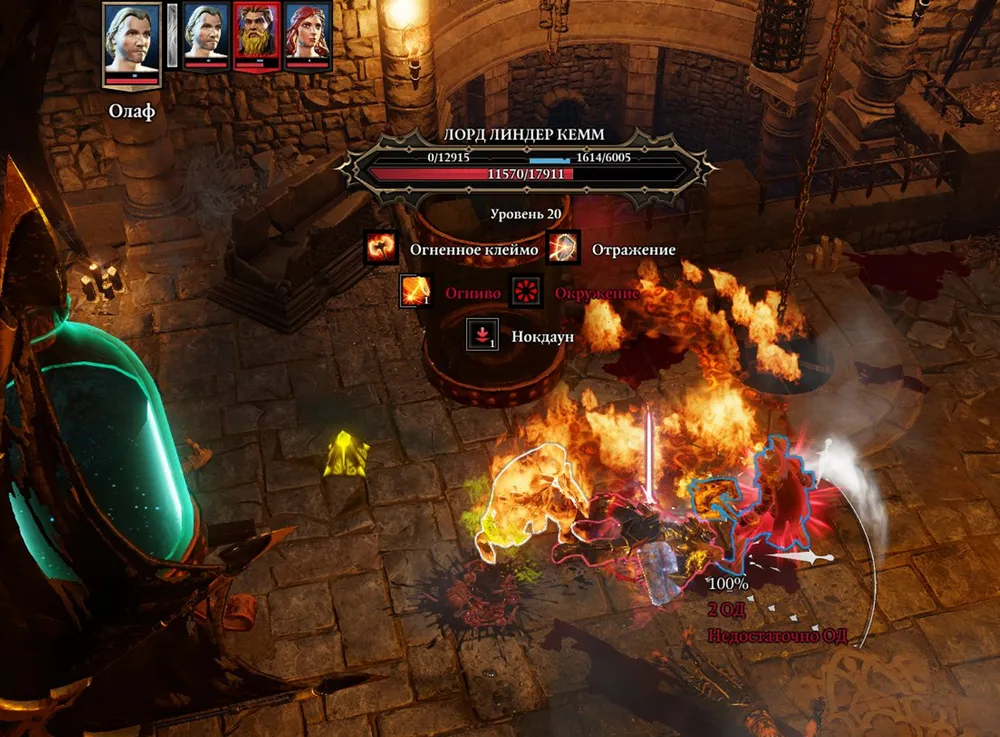Click the Огненное клеймо status icon
The width and height of the screenshot is (1000, 737).
pyautogui.click(x=381, y=249)
